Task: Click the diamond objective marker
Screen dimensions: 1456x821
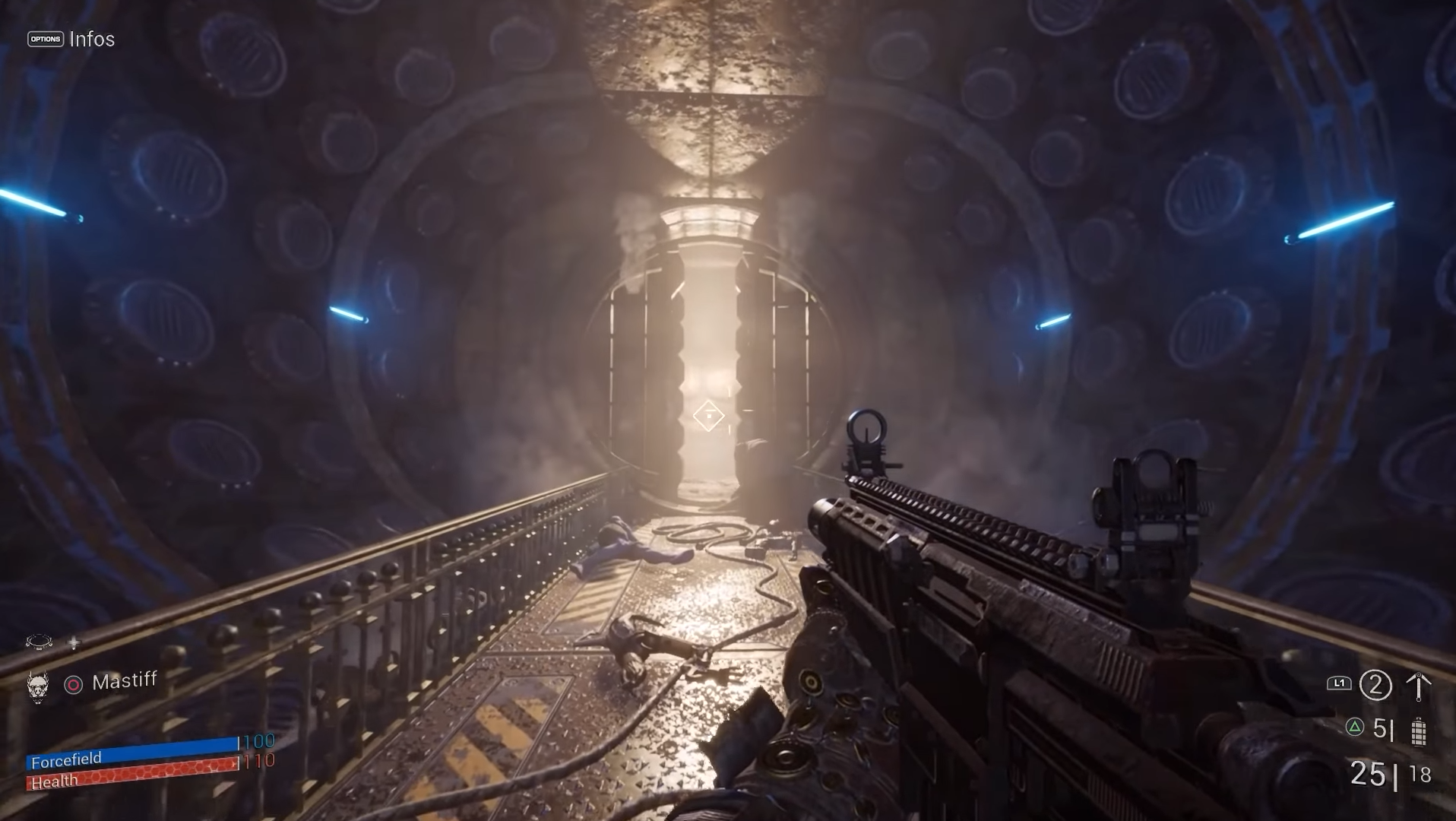Action: [x=708, y=417]
